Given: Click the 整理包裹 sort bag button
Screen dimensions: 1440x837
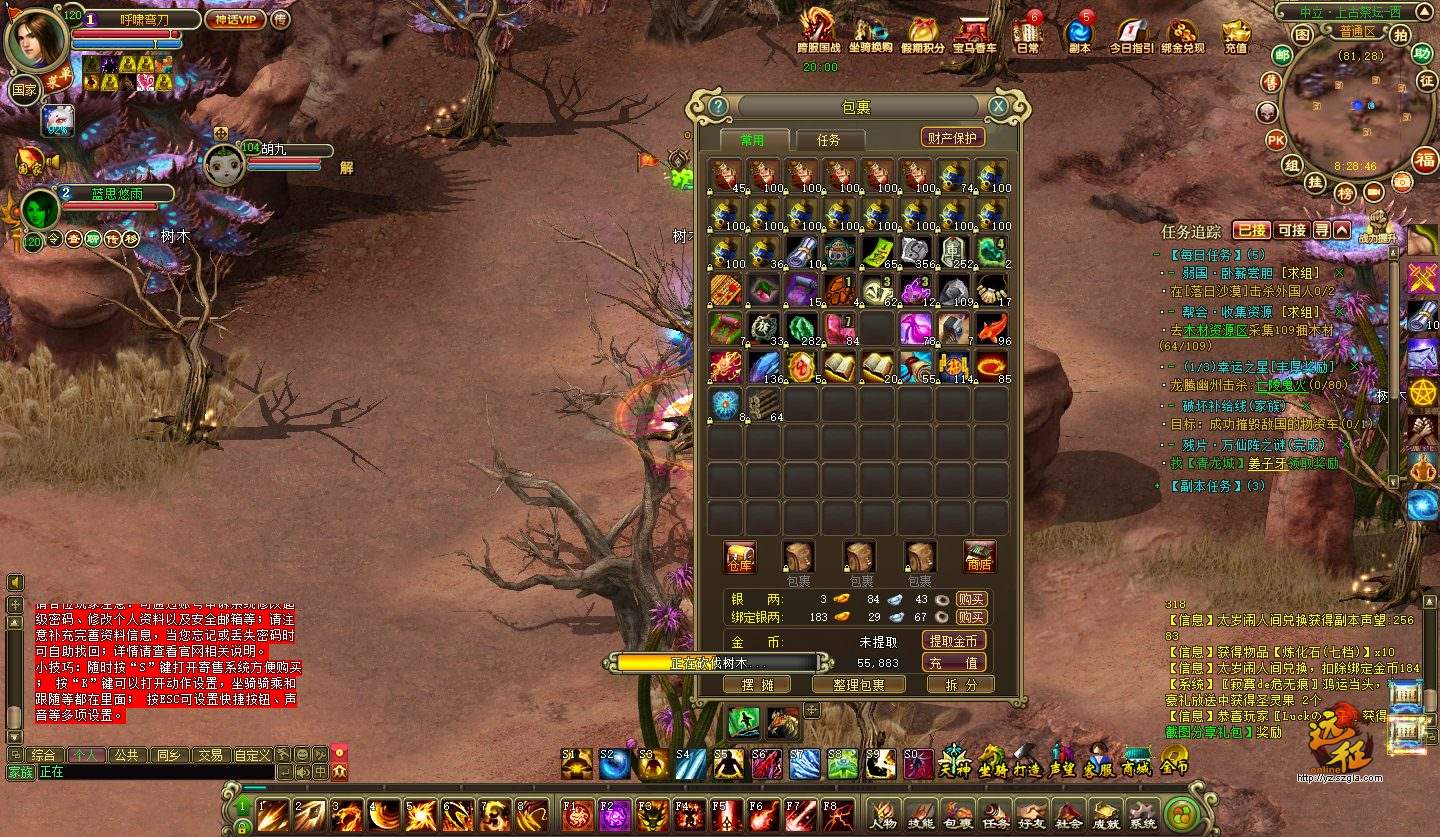Looking at the screenshot, I should (859, 684).
